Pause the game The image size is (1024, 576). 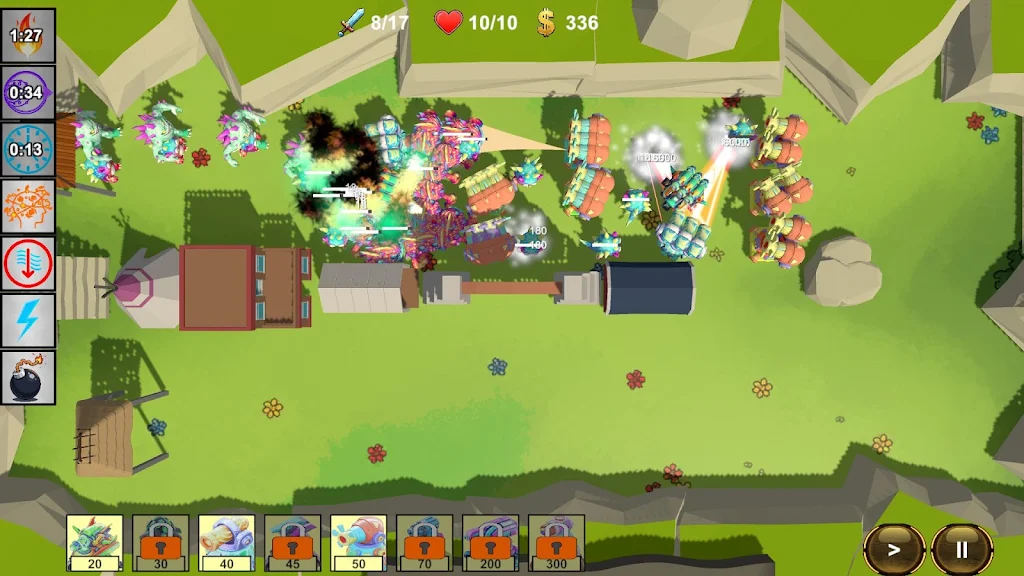[x=961, y=549]
